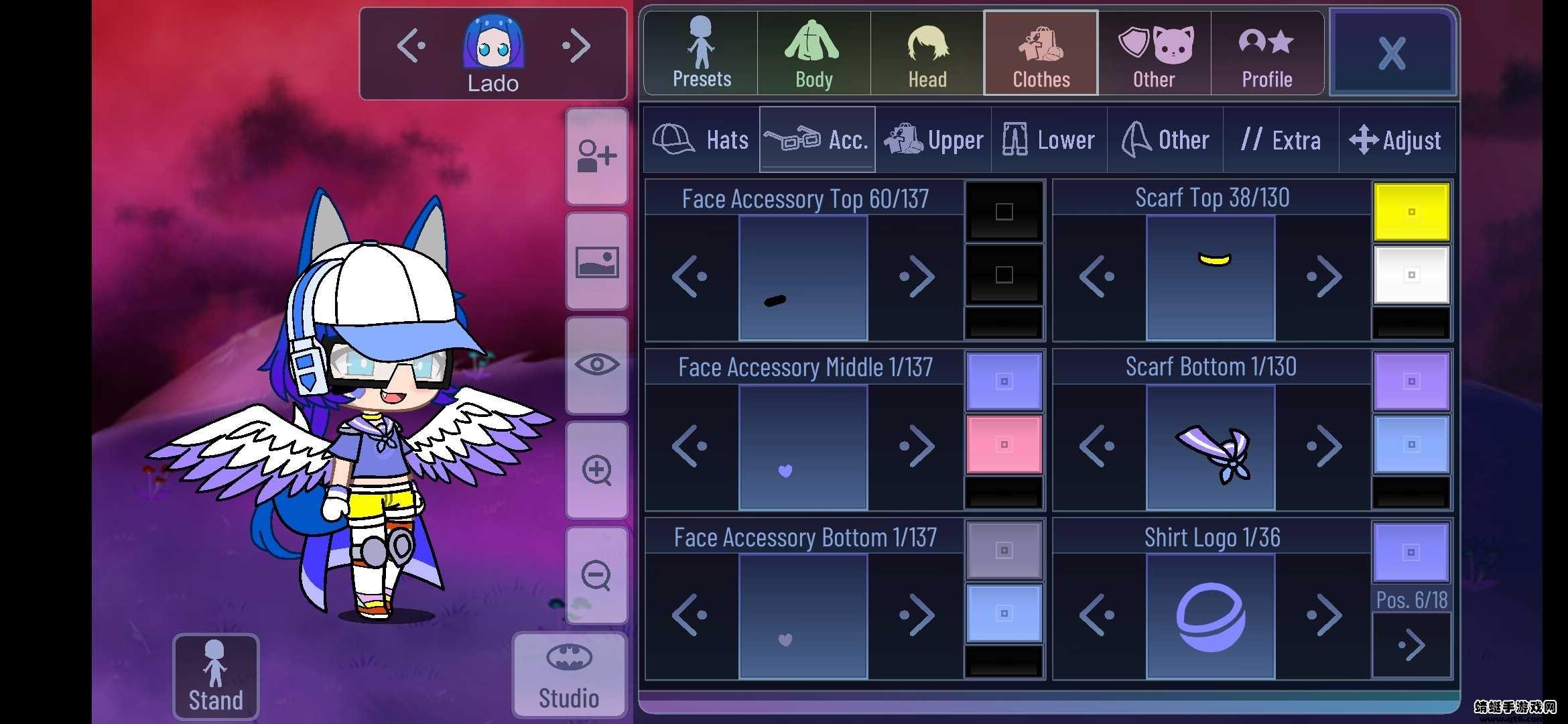Change the scene background image

pyautogui.click(x=596, y=263)
